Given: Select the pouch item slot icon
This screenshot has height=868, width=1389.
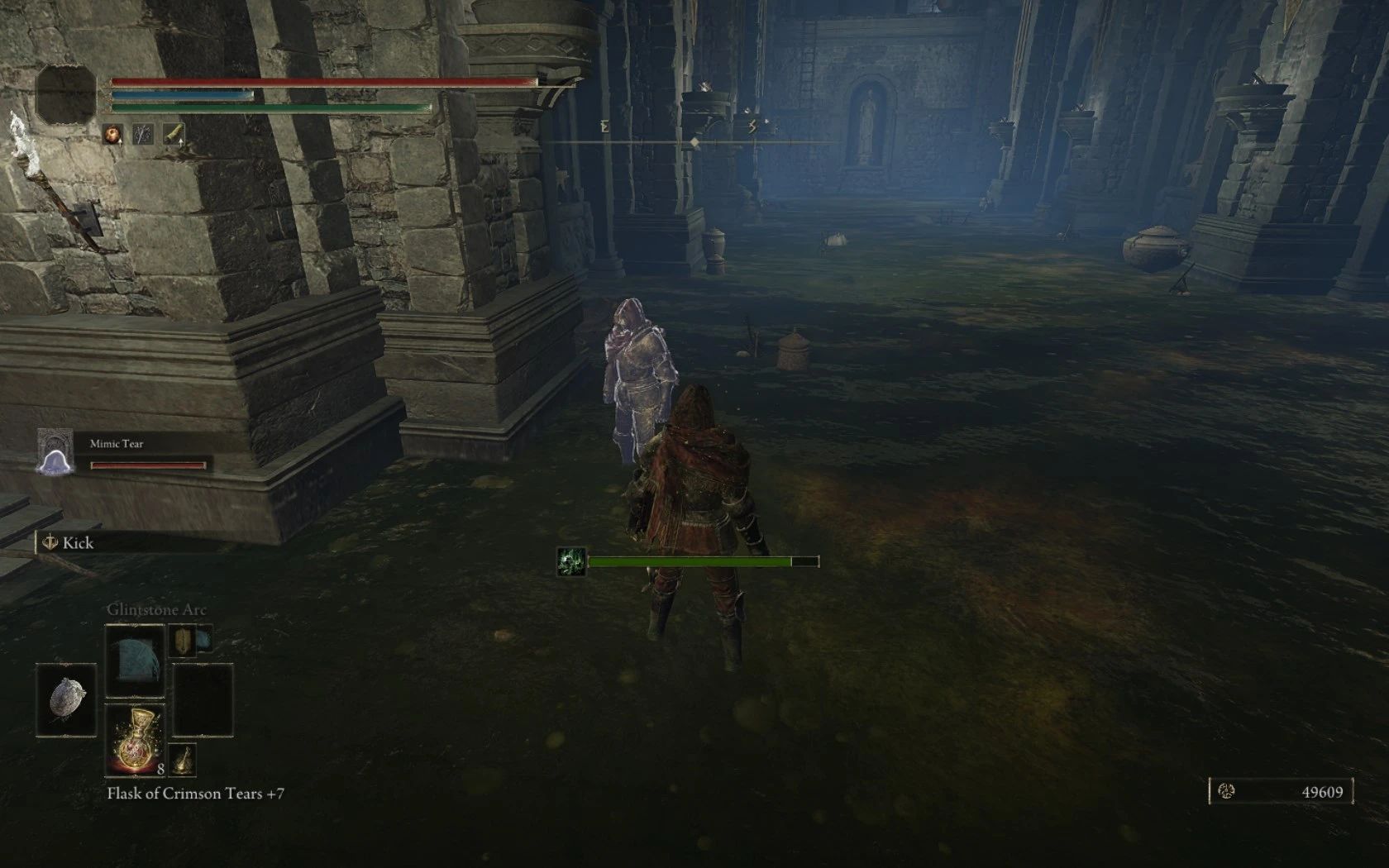Looking at the screenshot, I should pos(65,699).
